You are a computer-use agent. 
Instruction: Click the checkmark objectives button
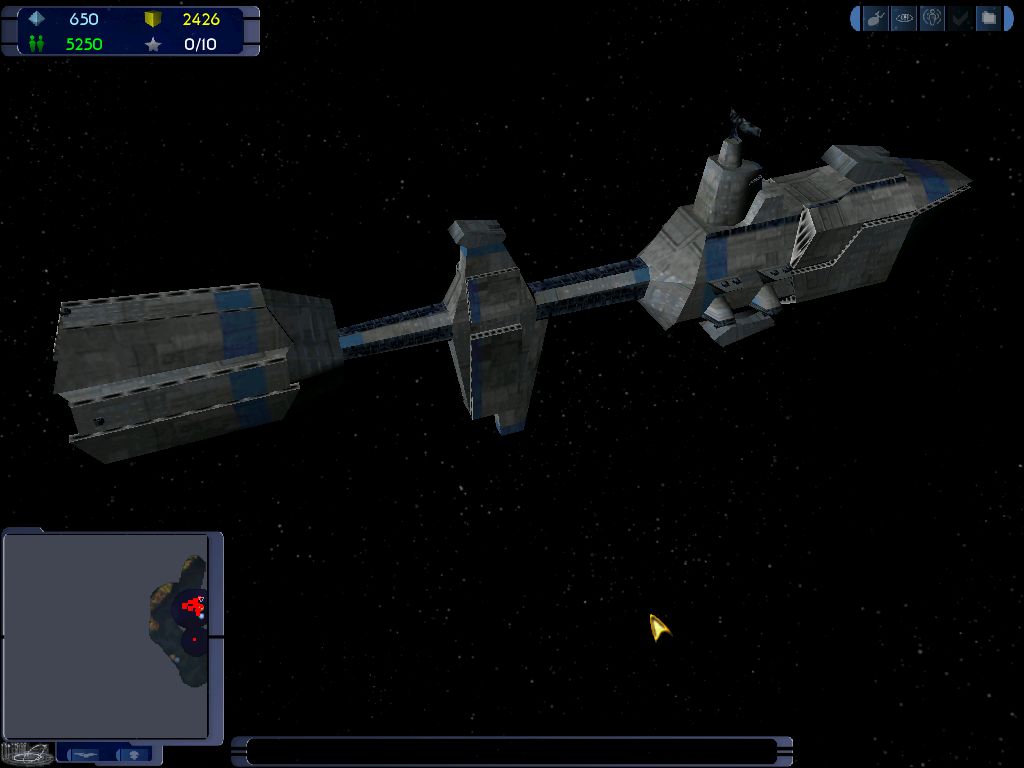pos(960,18)
